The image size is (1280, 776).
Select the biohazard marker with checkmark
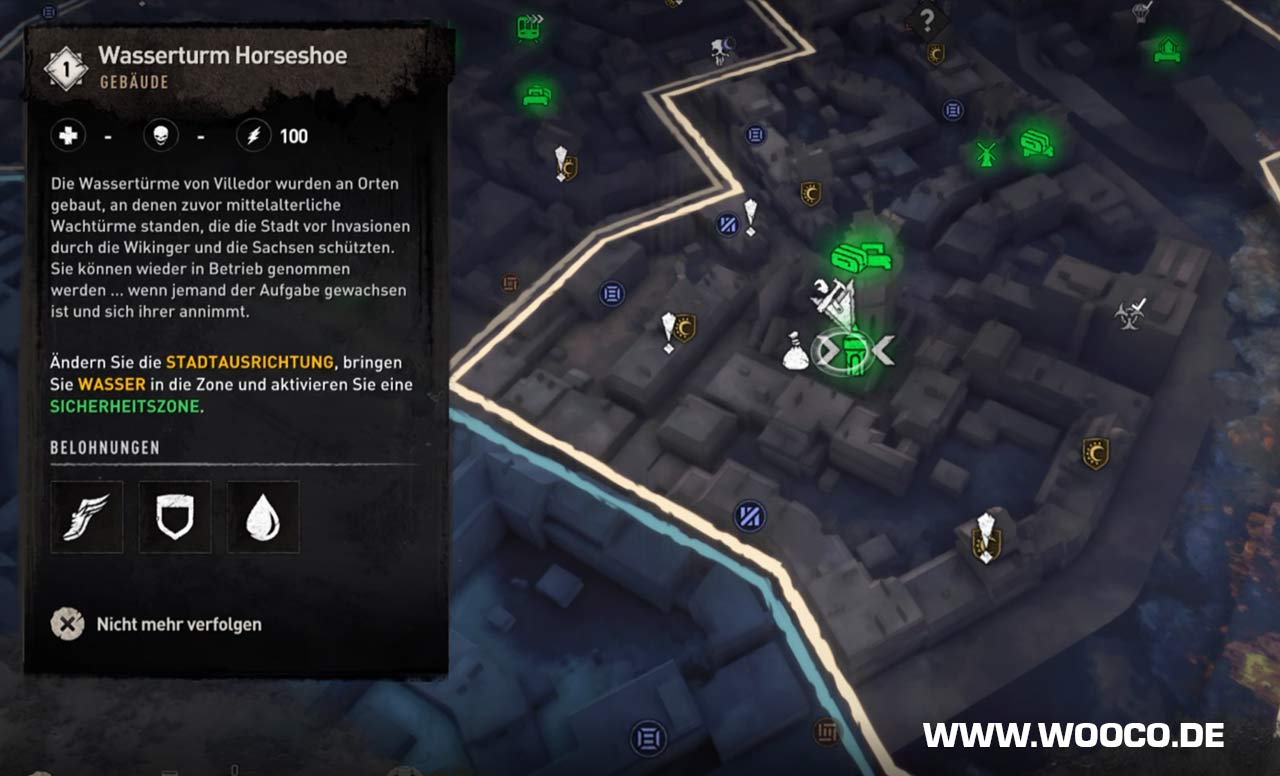pyautogui.click(x=1130, y=313)
